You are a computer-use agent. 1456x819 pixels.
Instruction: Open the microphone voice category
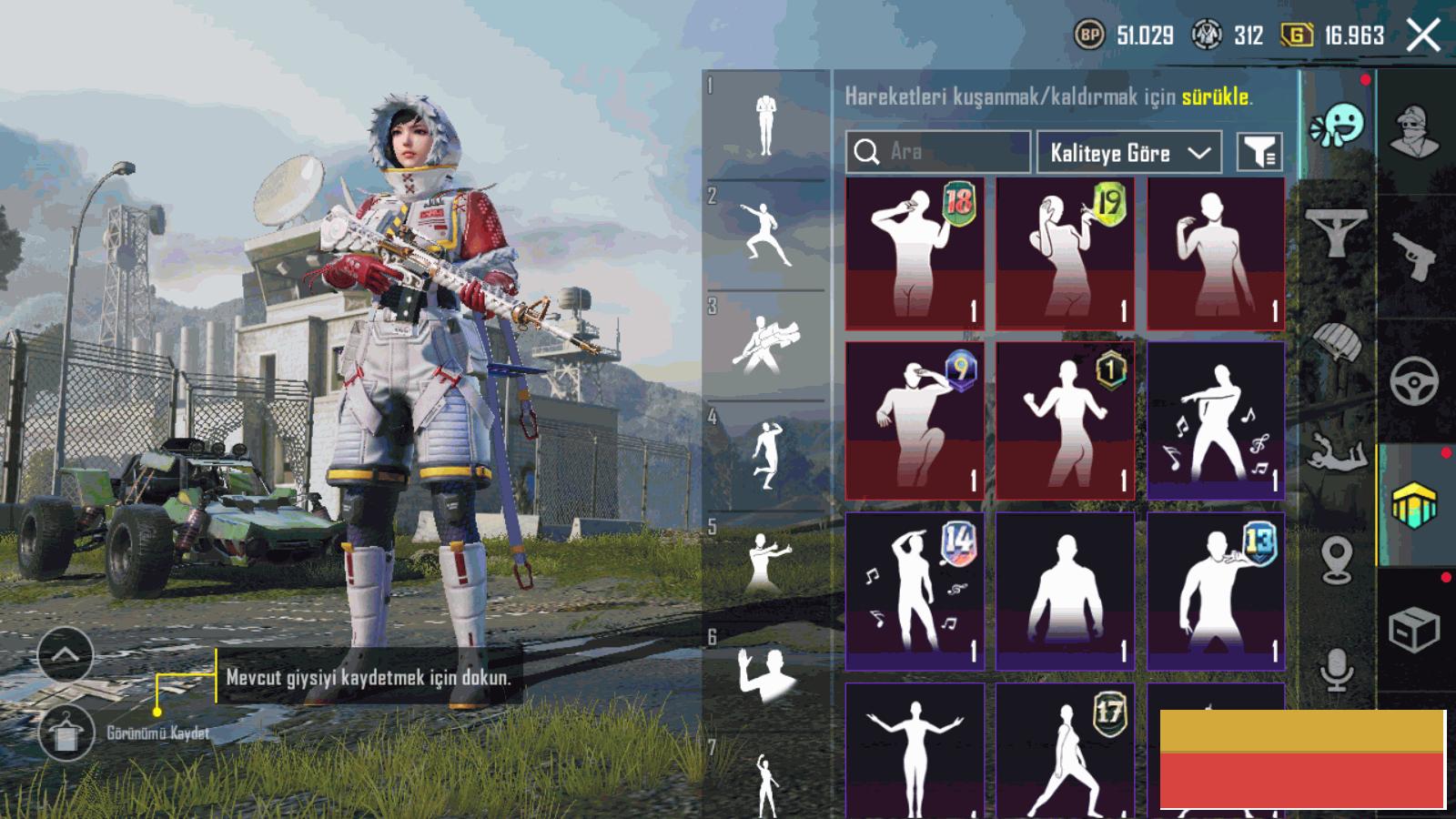tap(1336, 671)
